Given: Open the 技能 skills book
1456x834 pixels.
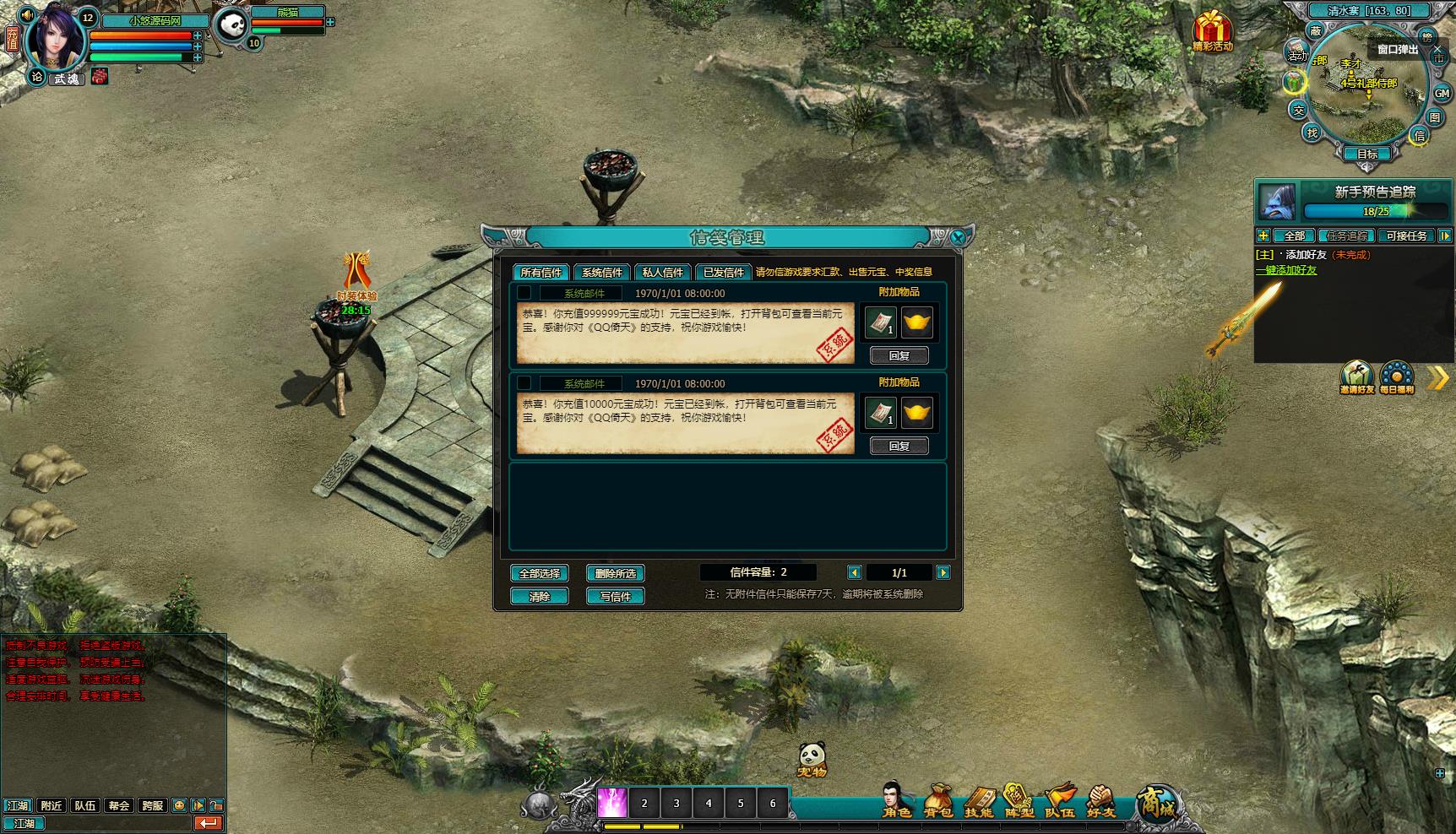Looking at the screenshot, I should pyautogui.click(x=979, y=800).
